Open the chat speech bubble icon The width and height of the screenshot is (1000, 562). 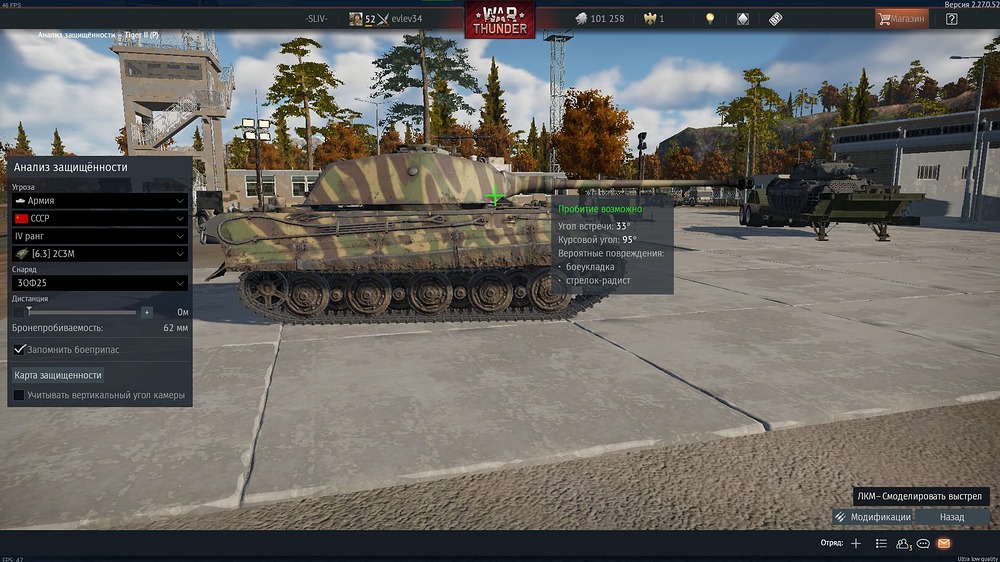923,543
